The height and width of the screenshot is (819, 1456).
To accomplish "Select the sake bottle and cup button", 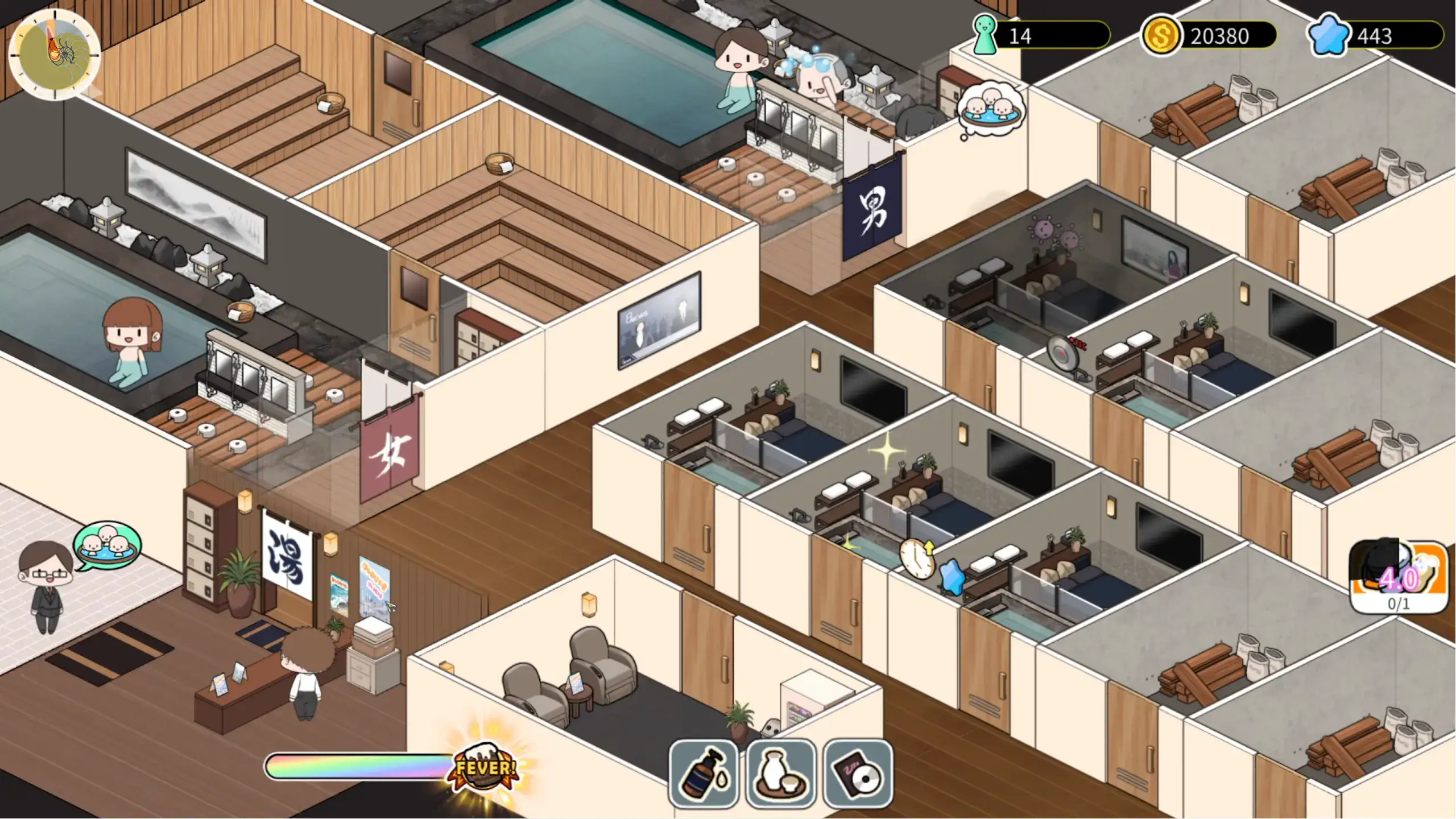I will click(x=780, y=773).
